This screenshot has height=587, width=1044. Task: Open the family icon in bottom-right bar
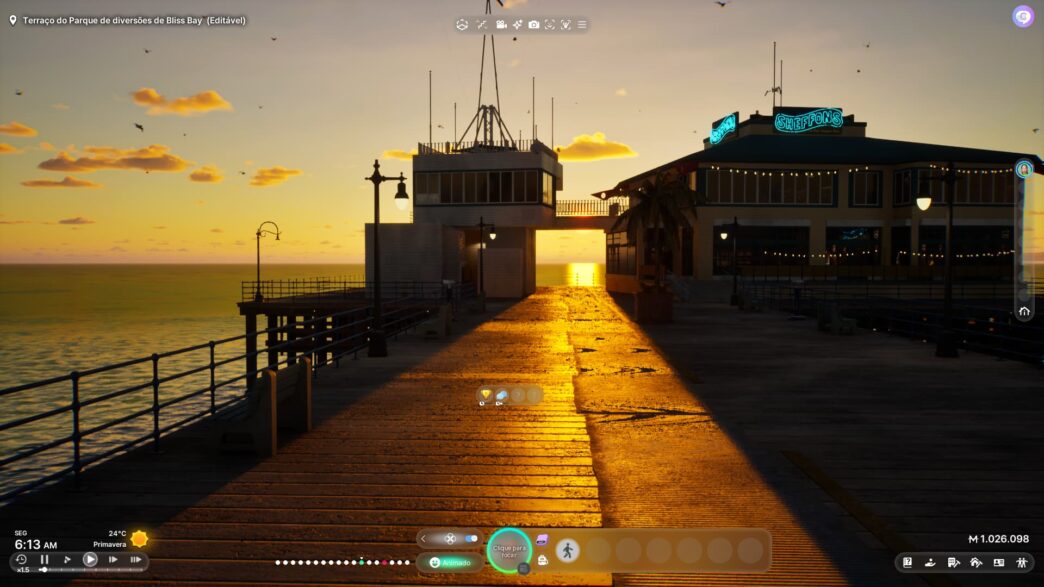pyautogui.click(x=1021, y=562)
